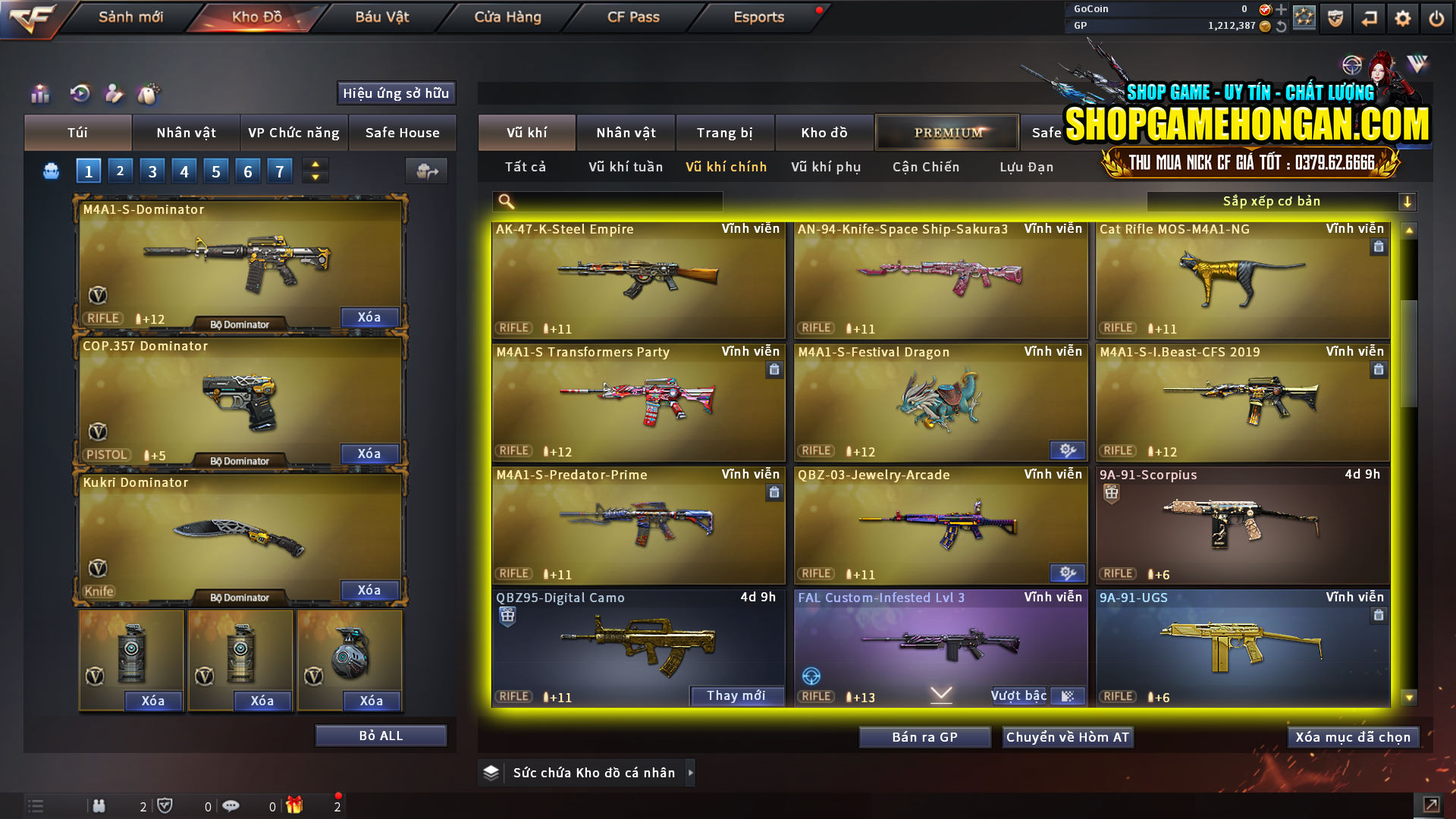Viewport: 1456px width, 819px height.
Task: Click the Bán ra GP button
Action: point(924,736)
